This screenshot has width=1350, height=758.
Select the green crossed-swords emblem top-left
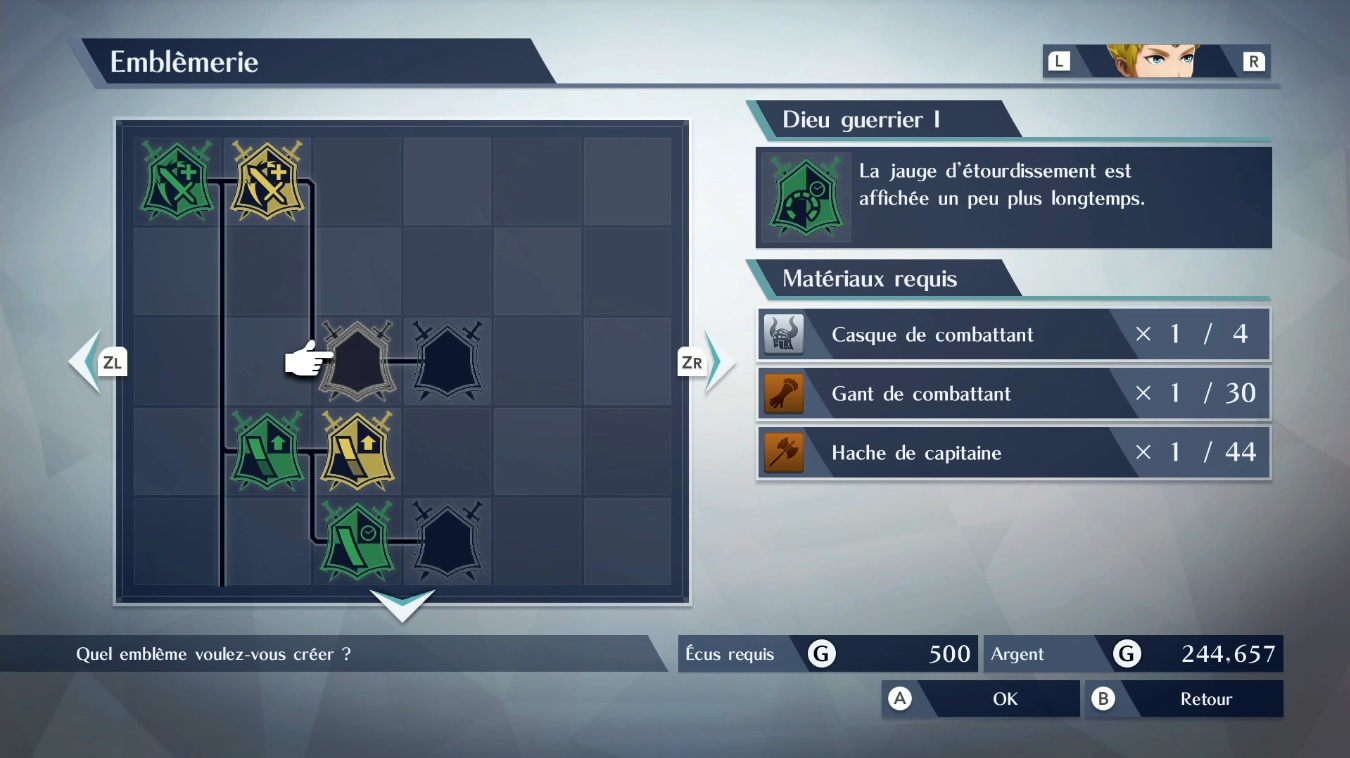[176, 181]
